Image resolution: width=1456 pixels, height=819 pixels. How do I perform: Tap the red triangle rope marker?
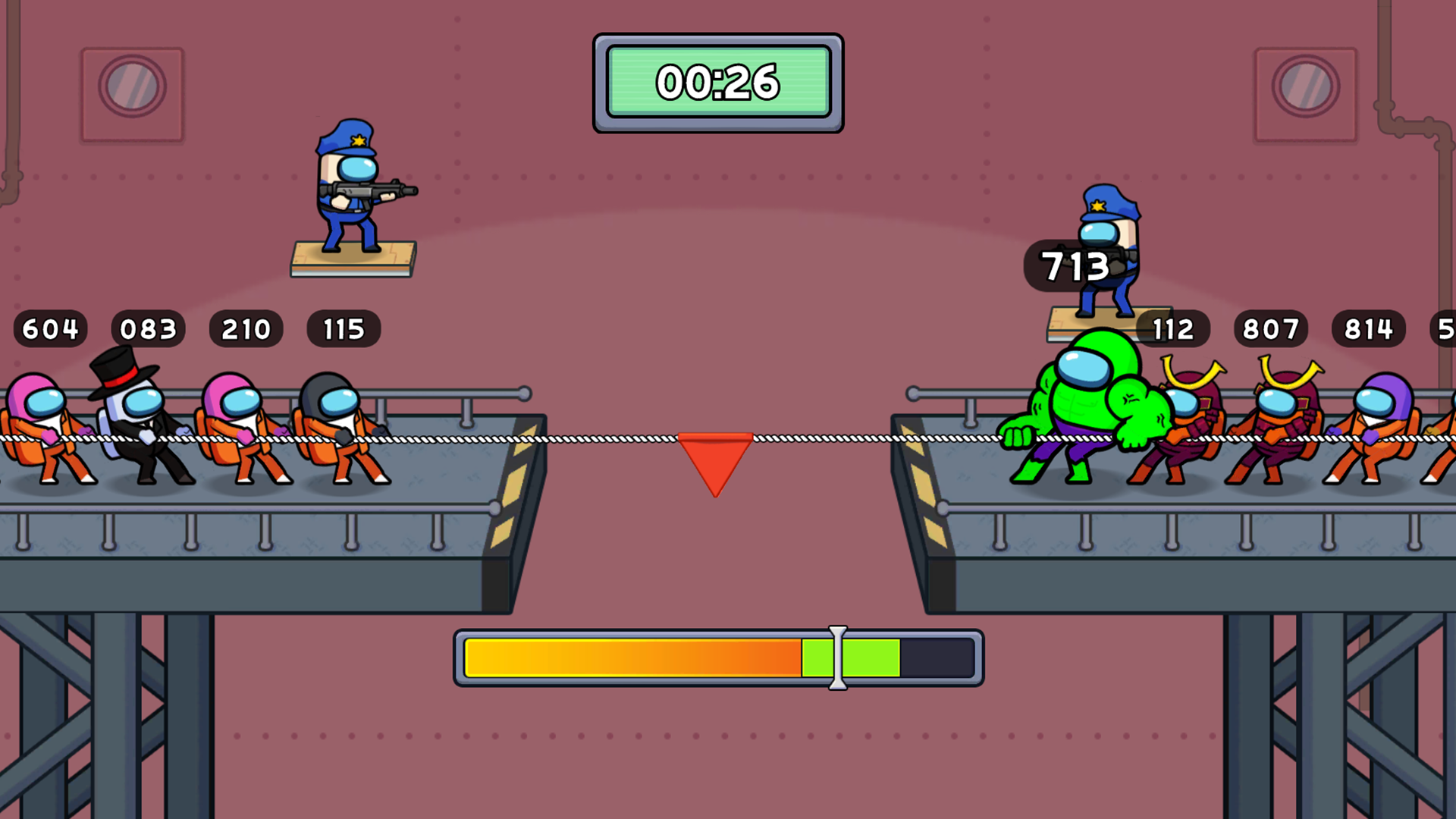[x=714, y=459]
